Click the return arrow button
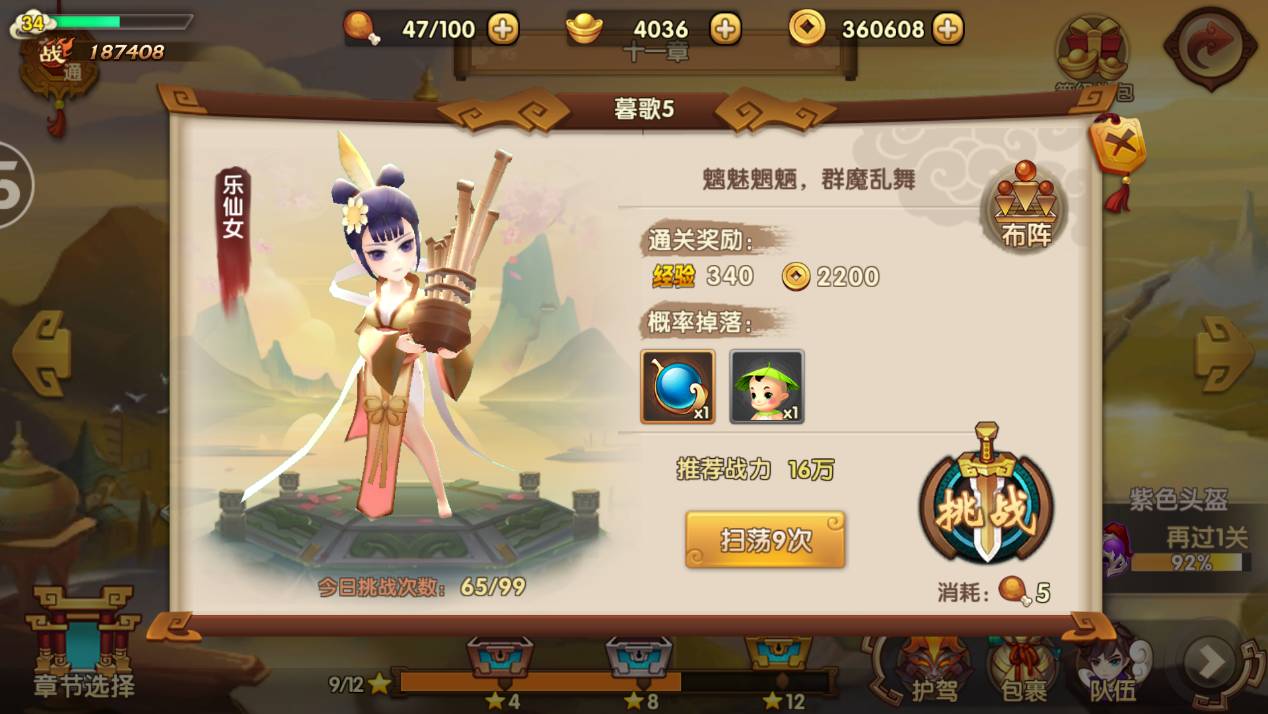Viewport: 1268px width, 714px height. click(x=1210, y=47)
